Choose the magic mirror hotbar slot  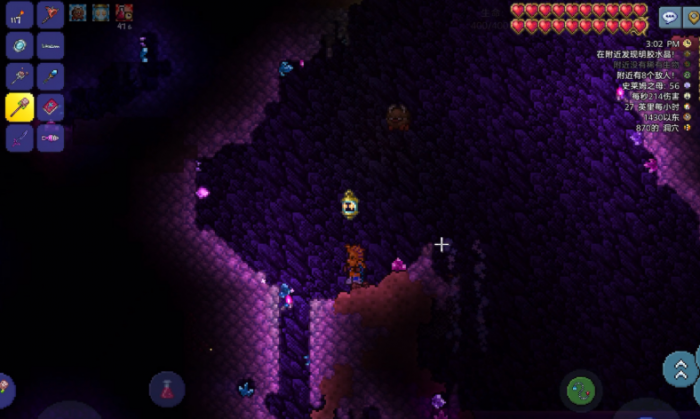[x=20, y=45]
